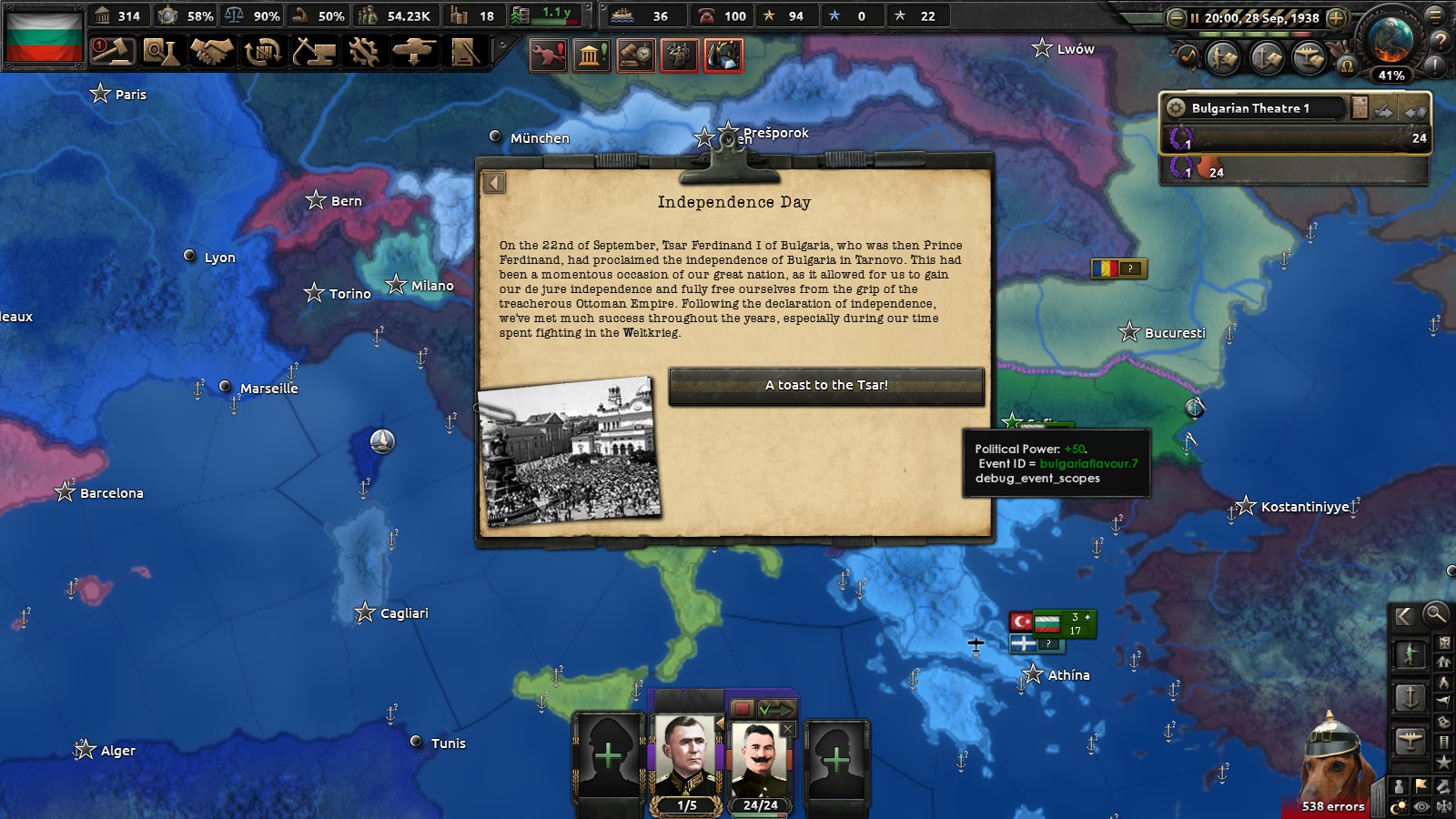Collapse the Independence Day event with the back arrow
Viewport: 1456px width, 819px height.
(x=494, y=182)
